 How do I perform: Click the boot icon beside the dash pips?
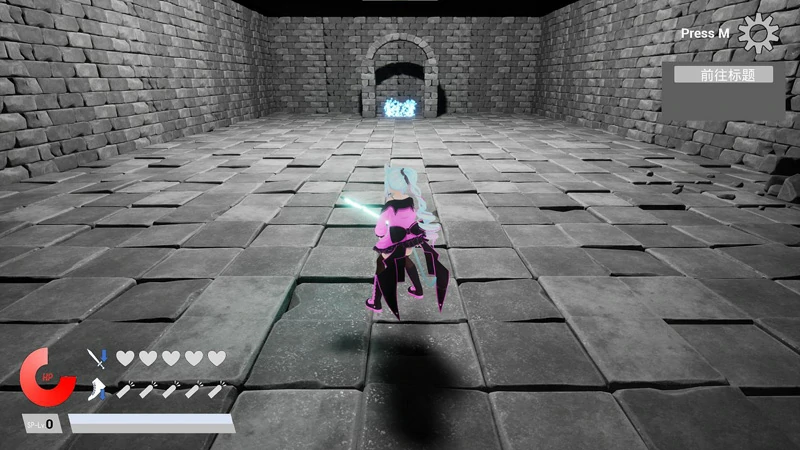click(96, 389)
